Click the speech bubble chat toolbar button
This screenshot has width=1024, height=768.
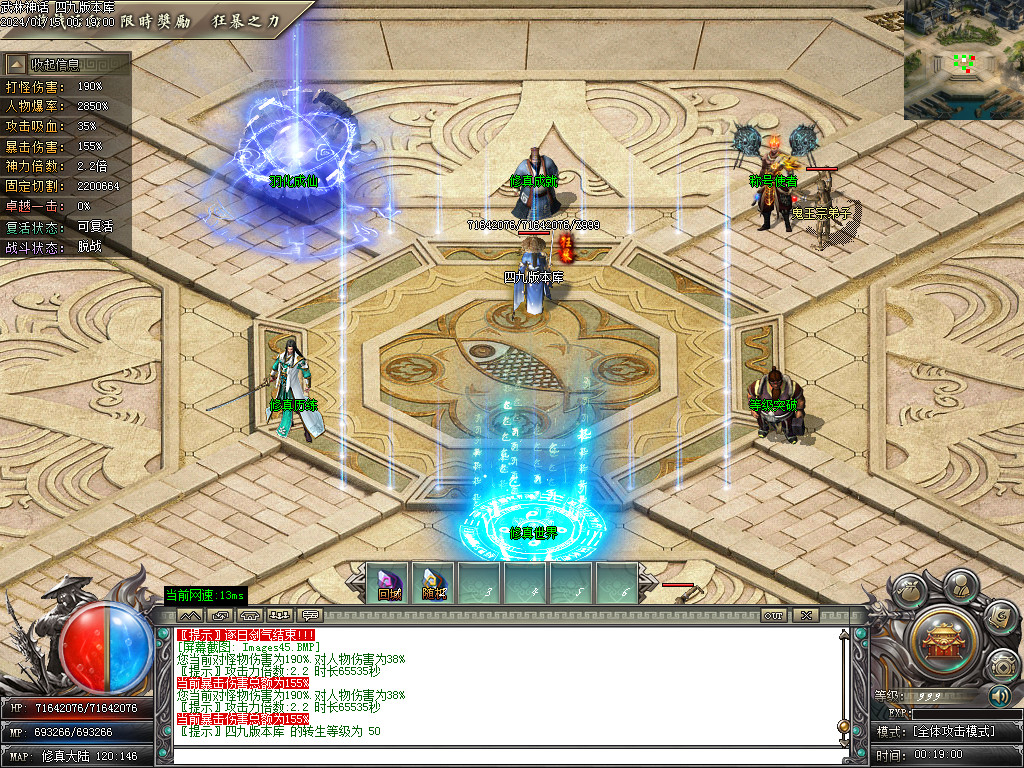[310, 615]
